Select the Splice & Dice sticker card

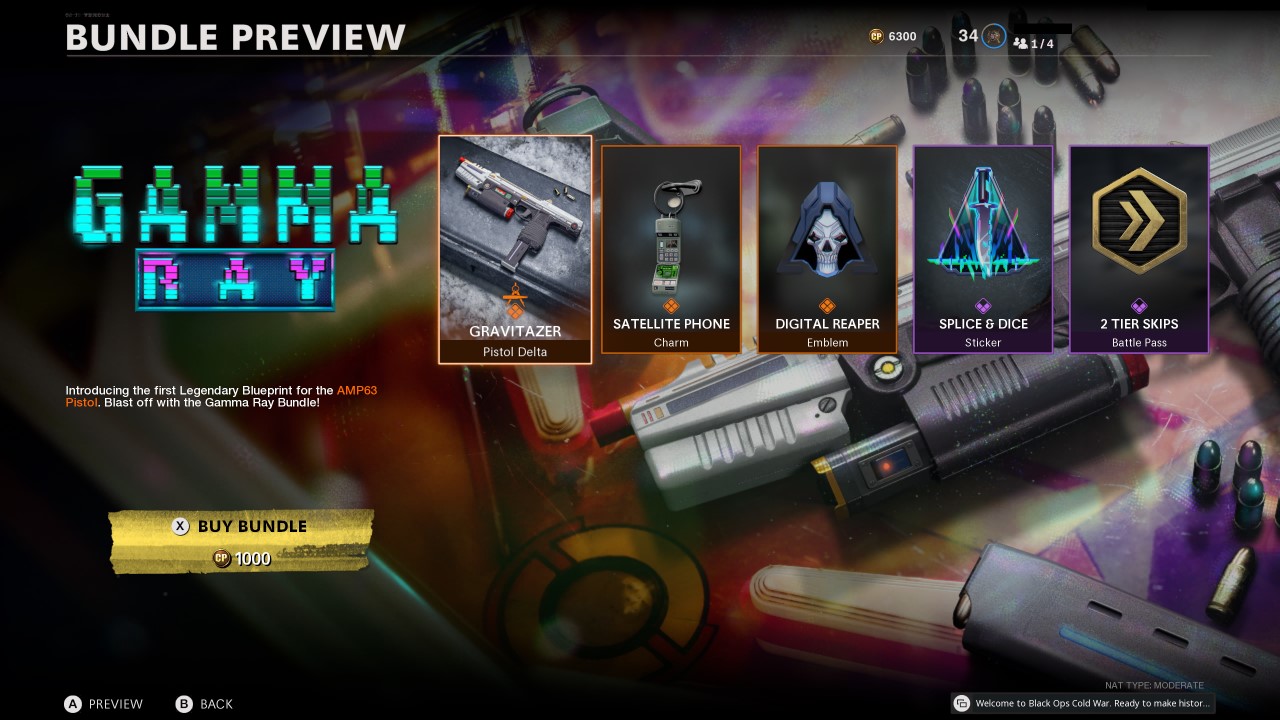983,248
